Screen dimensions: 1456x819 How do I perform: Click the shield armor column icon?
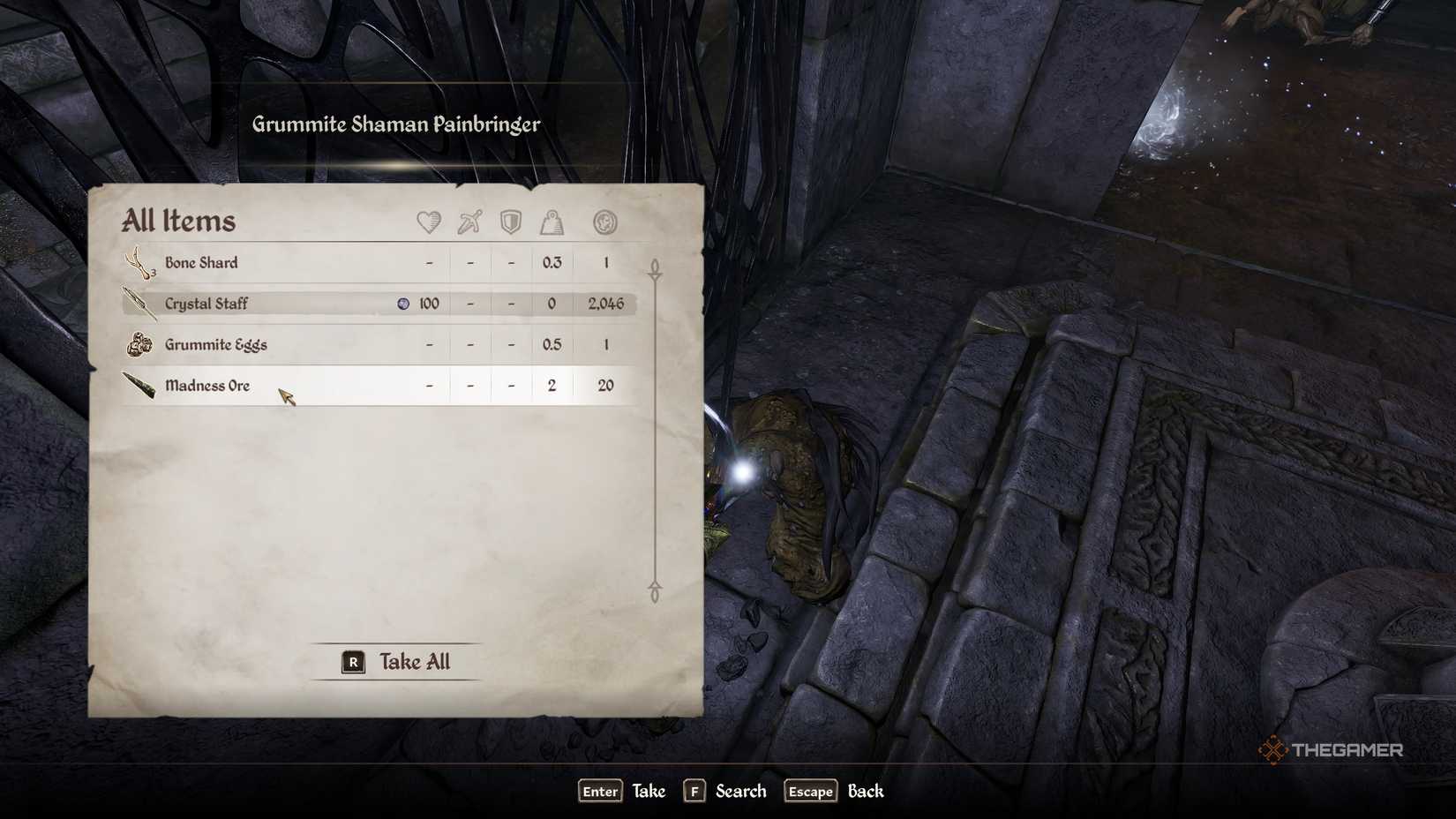click(510, 222)
